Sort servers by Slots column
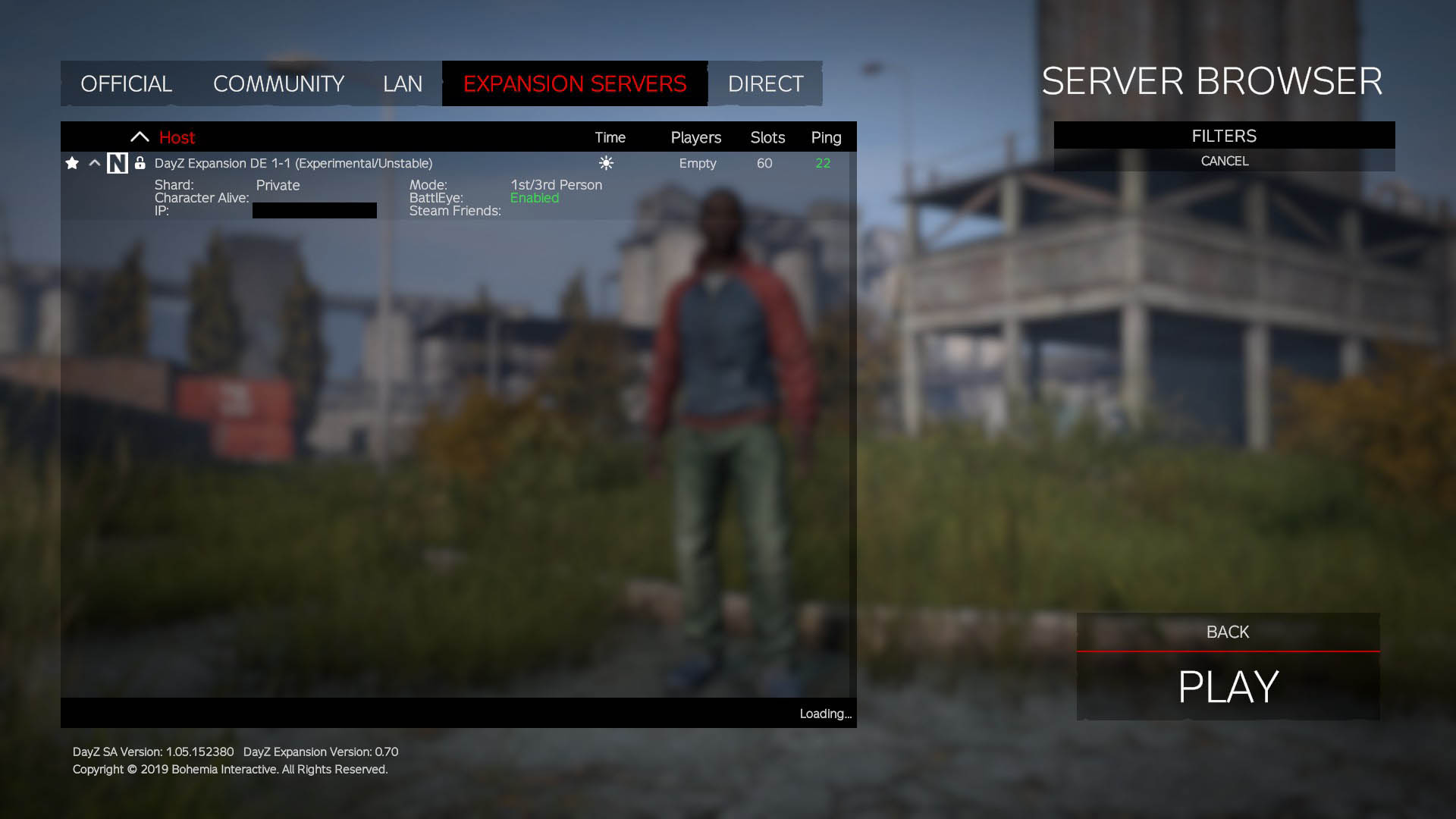The height and width of the screenshot is (819, 1456). 767,137
